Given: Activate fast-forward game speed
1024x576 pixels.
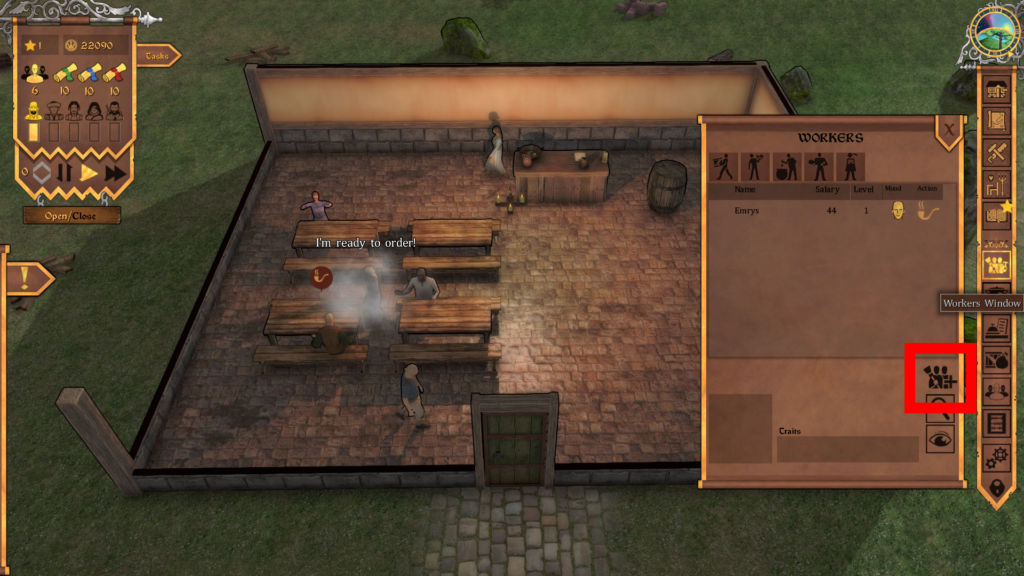Looking at the screenshot, I should [115, 172].
